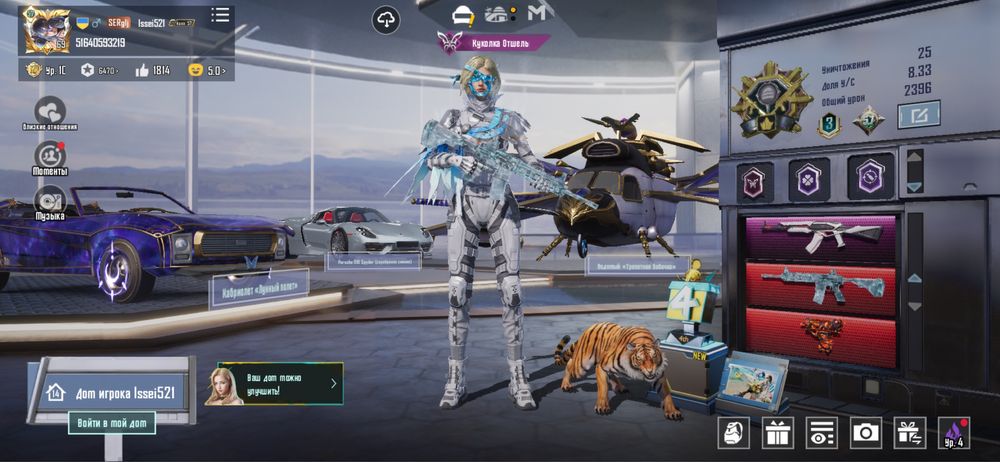Open the gift box icon in the bottom bar
Viewport: 1000px width, 462px height.
pyautogui.click(x=777, y=432)
